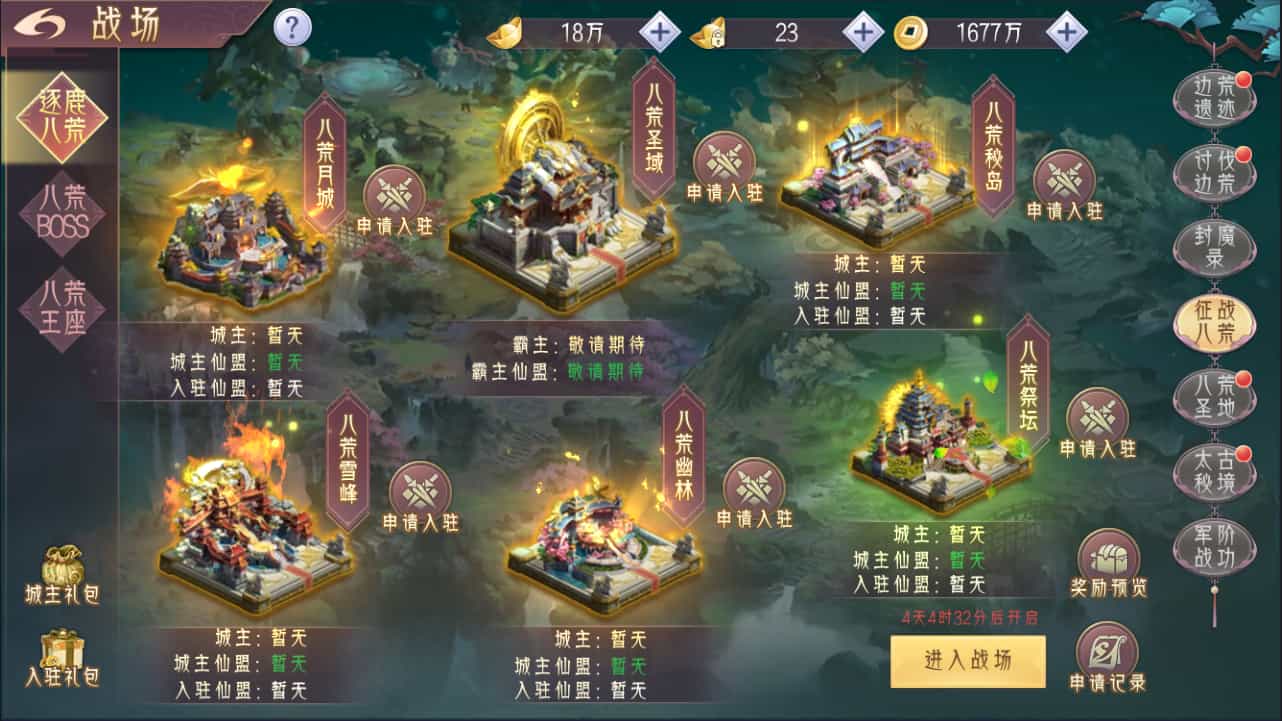Open the 城主礼包 gift chest icon
Screen dimensions: 1282x721
62,565
